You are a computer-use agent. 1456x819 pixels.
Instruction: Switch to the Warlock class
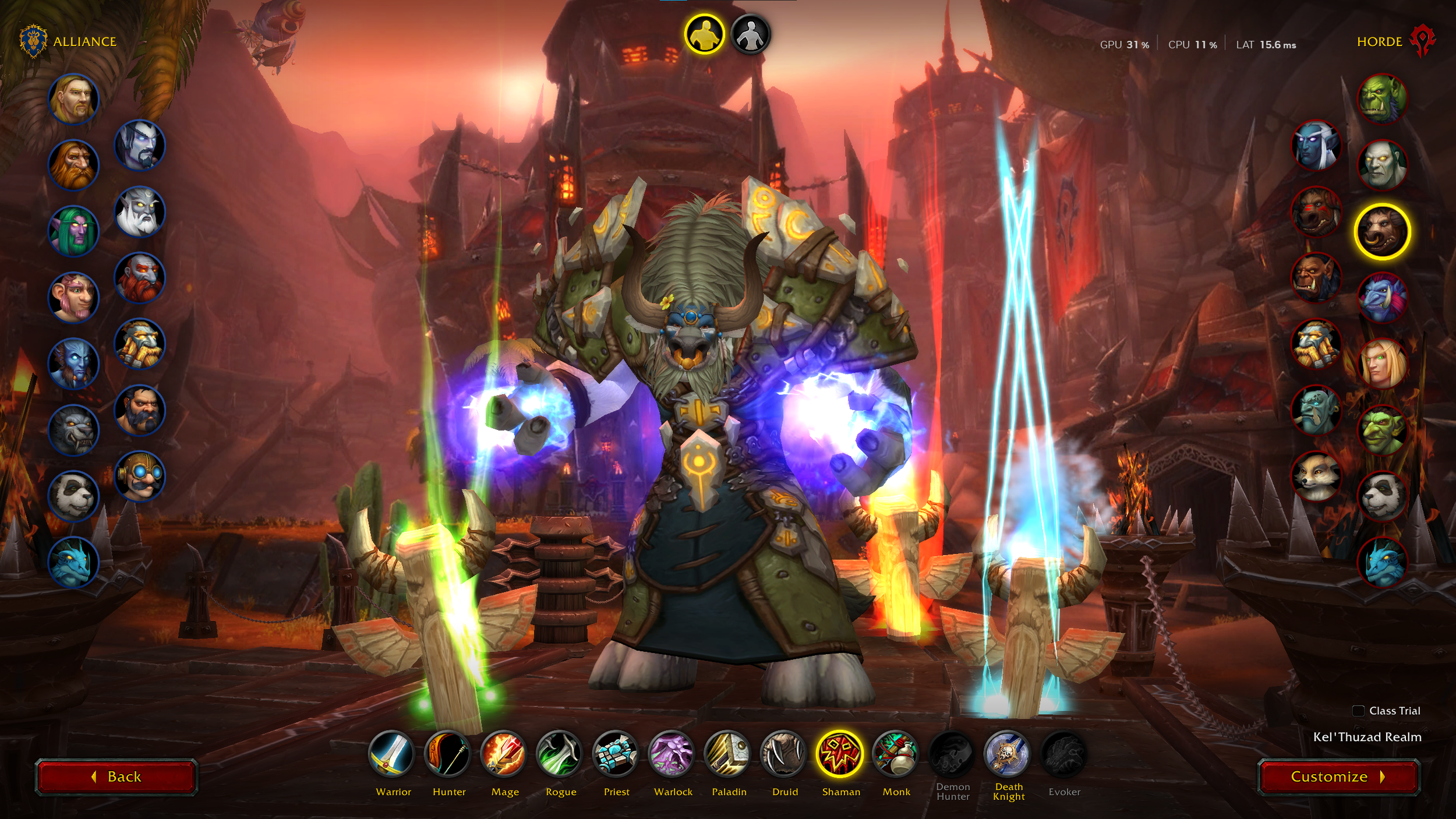tap(672, 754)
